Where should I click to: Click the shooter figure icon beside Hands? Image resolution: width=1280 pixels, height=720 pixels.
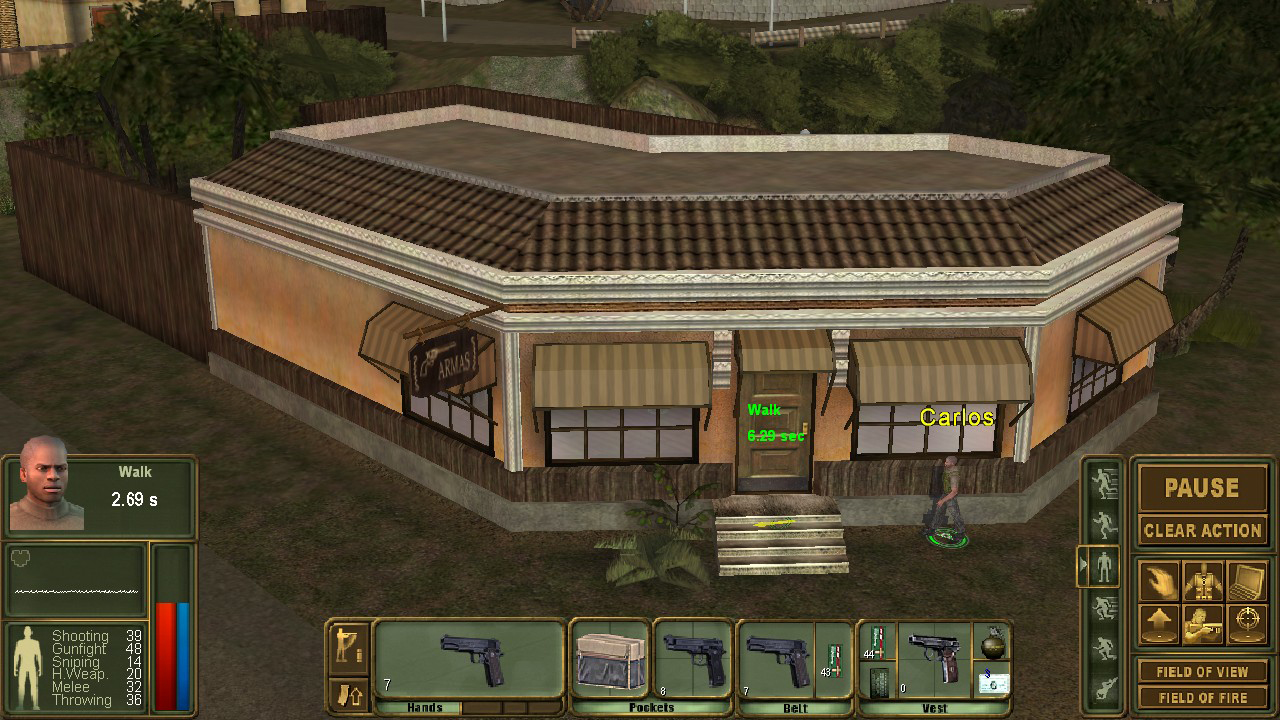point(349,645)
